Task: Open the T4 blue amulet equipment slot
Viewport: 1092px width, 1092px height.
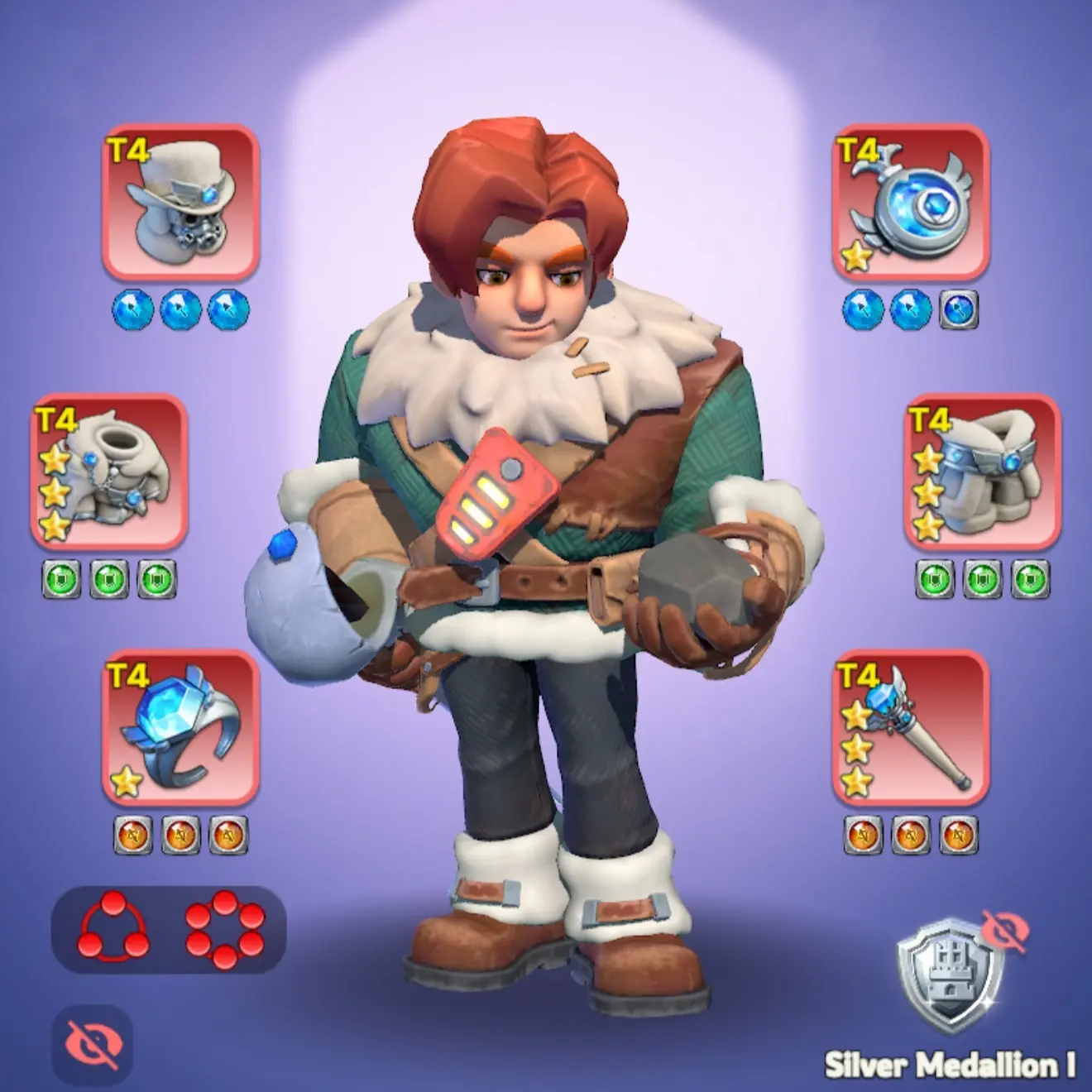Action: click(910, 203)
